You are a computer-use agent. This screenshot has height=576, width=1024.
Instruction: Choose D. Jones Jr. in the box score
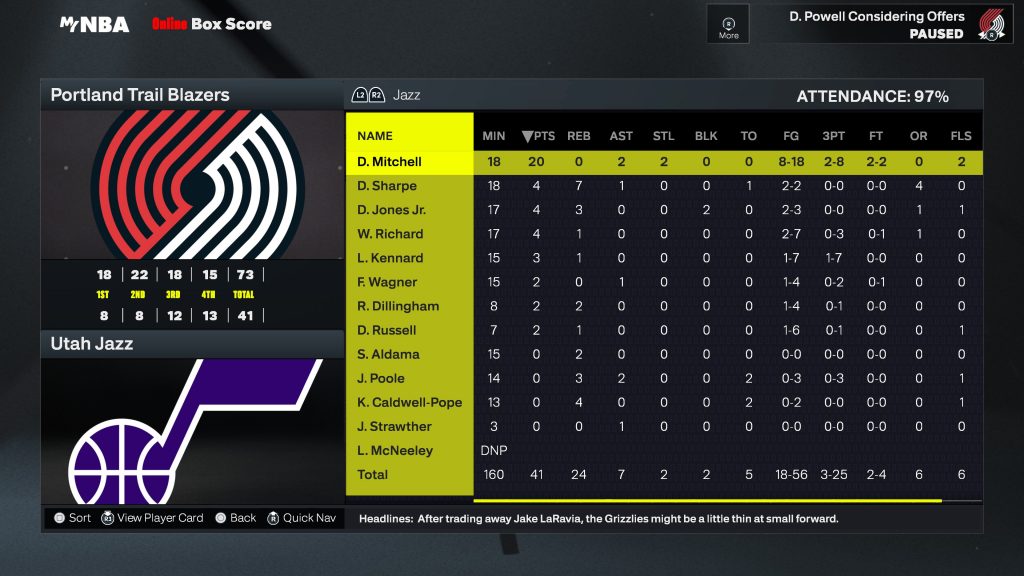coord(397,210)
